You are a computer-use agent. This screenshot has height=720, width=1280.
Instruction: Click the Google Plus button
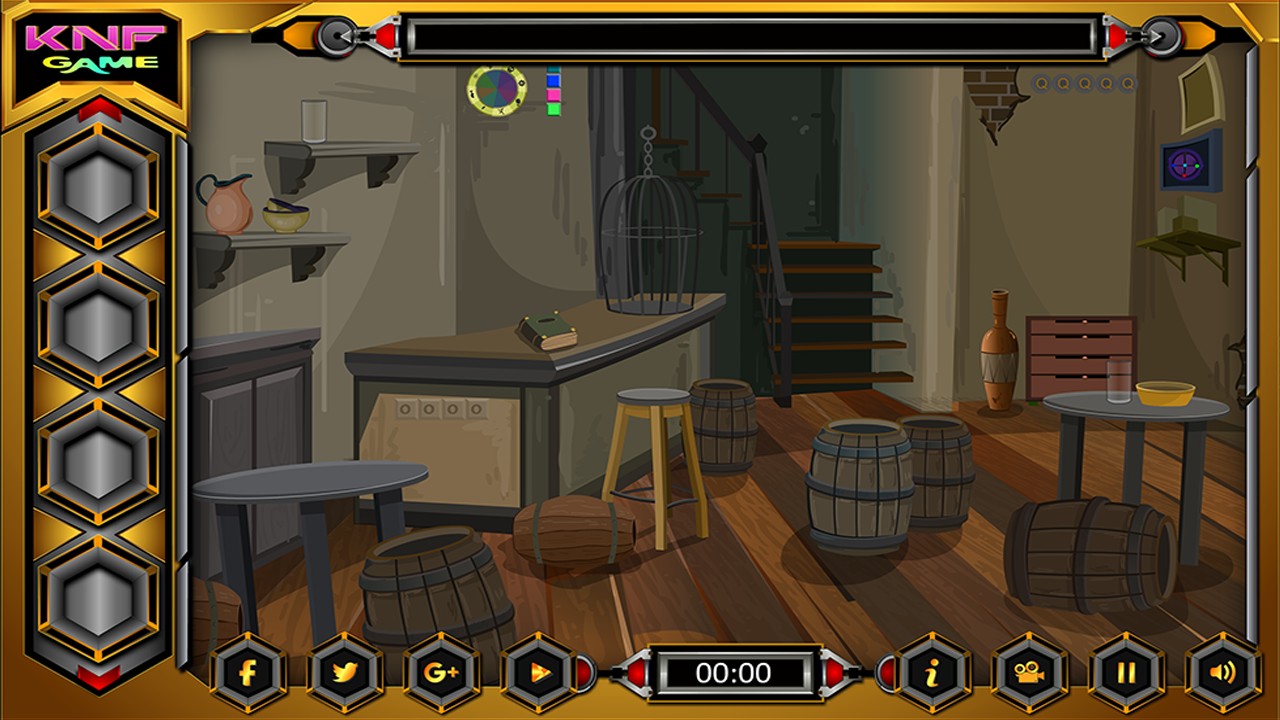click(x=441, y=672)
